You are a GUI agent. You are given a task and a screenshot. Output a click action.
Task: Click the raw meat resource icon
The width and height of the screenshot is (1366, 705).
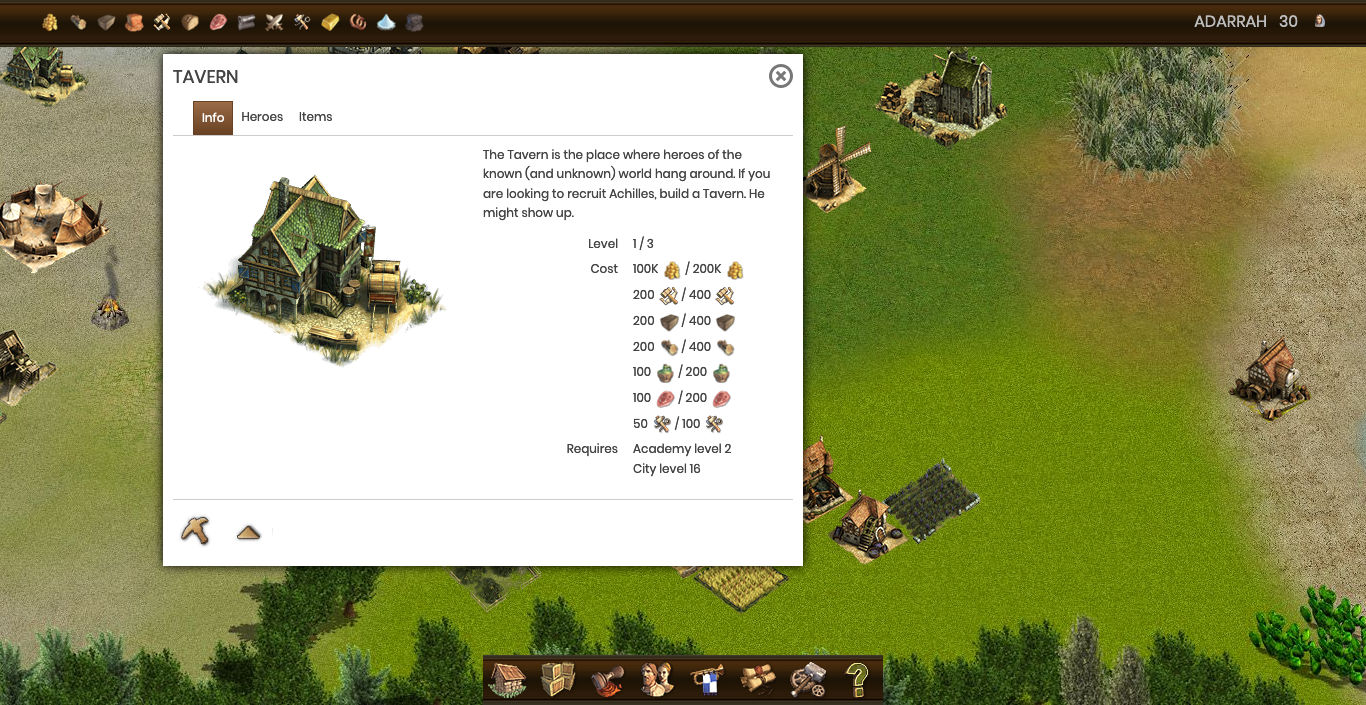point(218,22)
